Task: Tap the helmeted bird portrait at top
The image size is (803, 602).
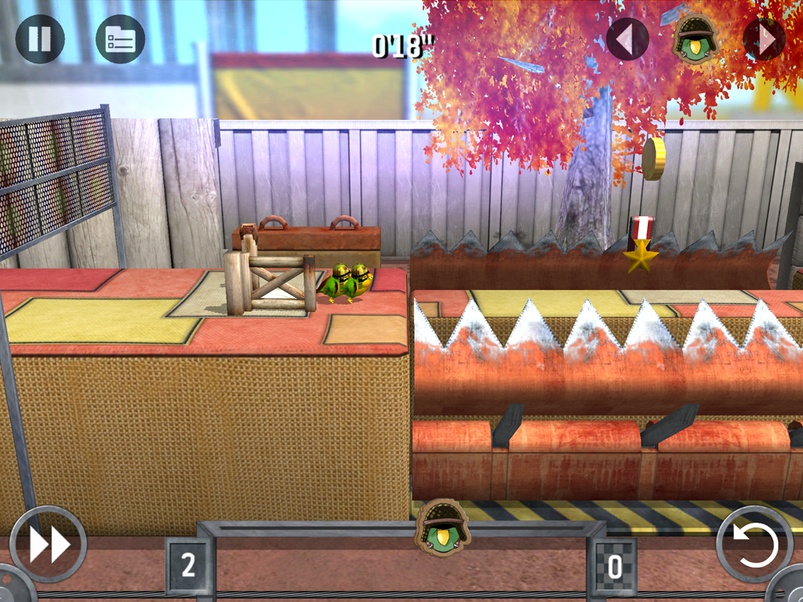Action: tap(695, 36)
